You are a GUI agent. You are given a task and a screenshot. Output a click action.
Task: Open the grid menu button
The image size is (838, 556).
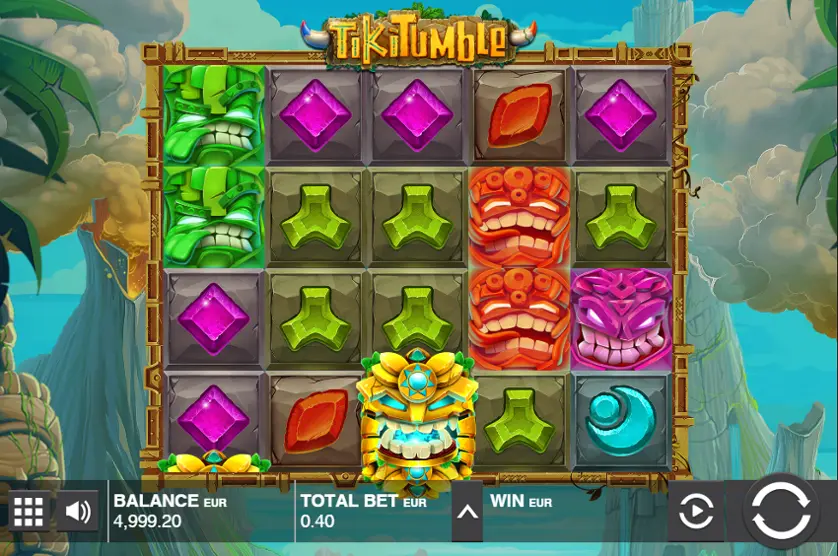(28, 512)
